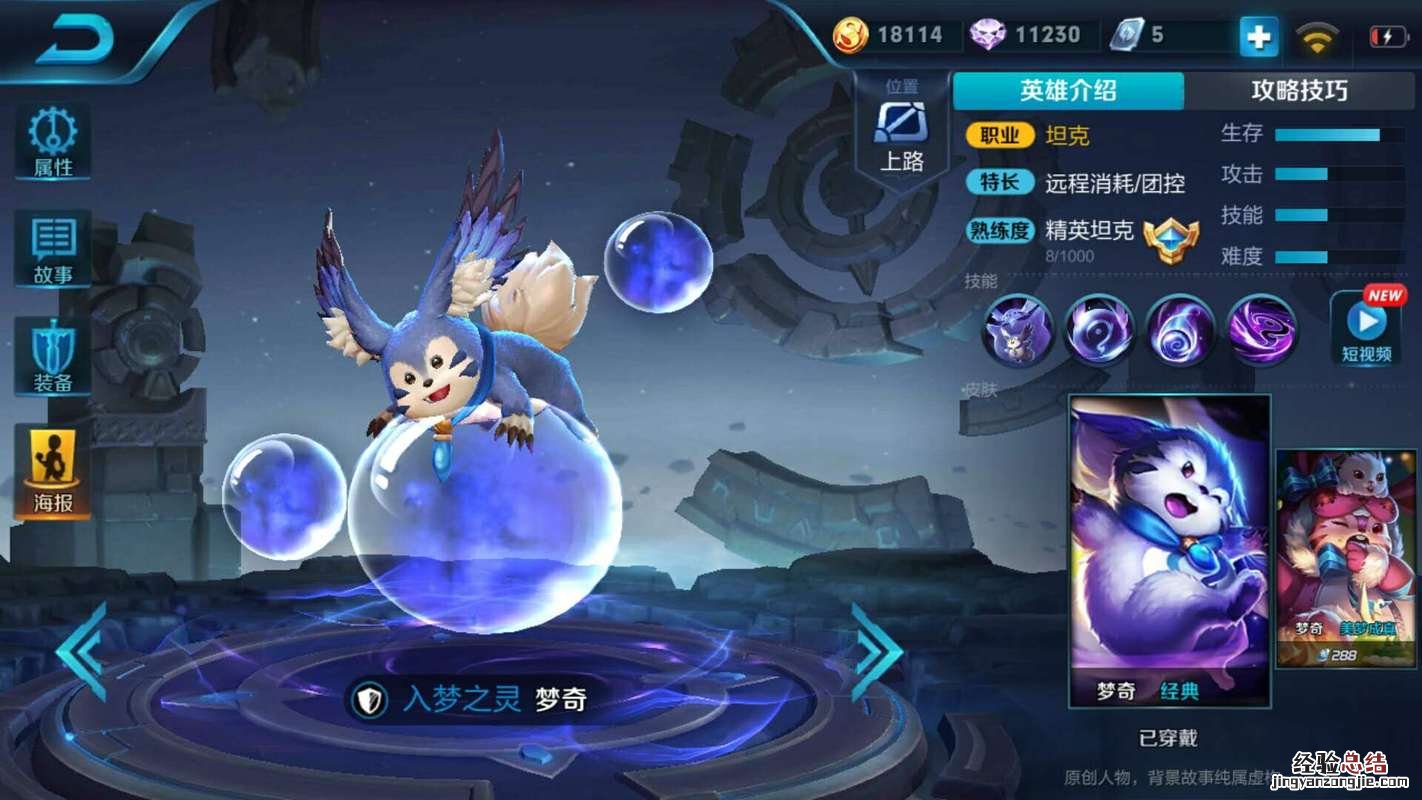Show the previous hero with left arrow

pos(82,650)
